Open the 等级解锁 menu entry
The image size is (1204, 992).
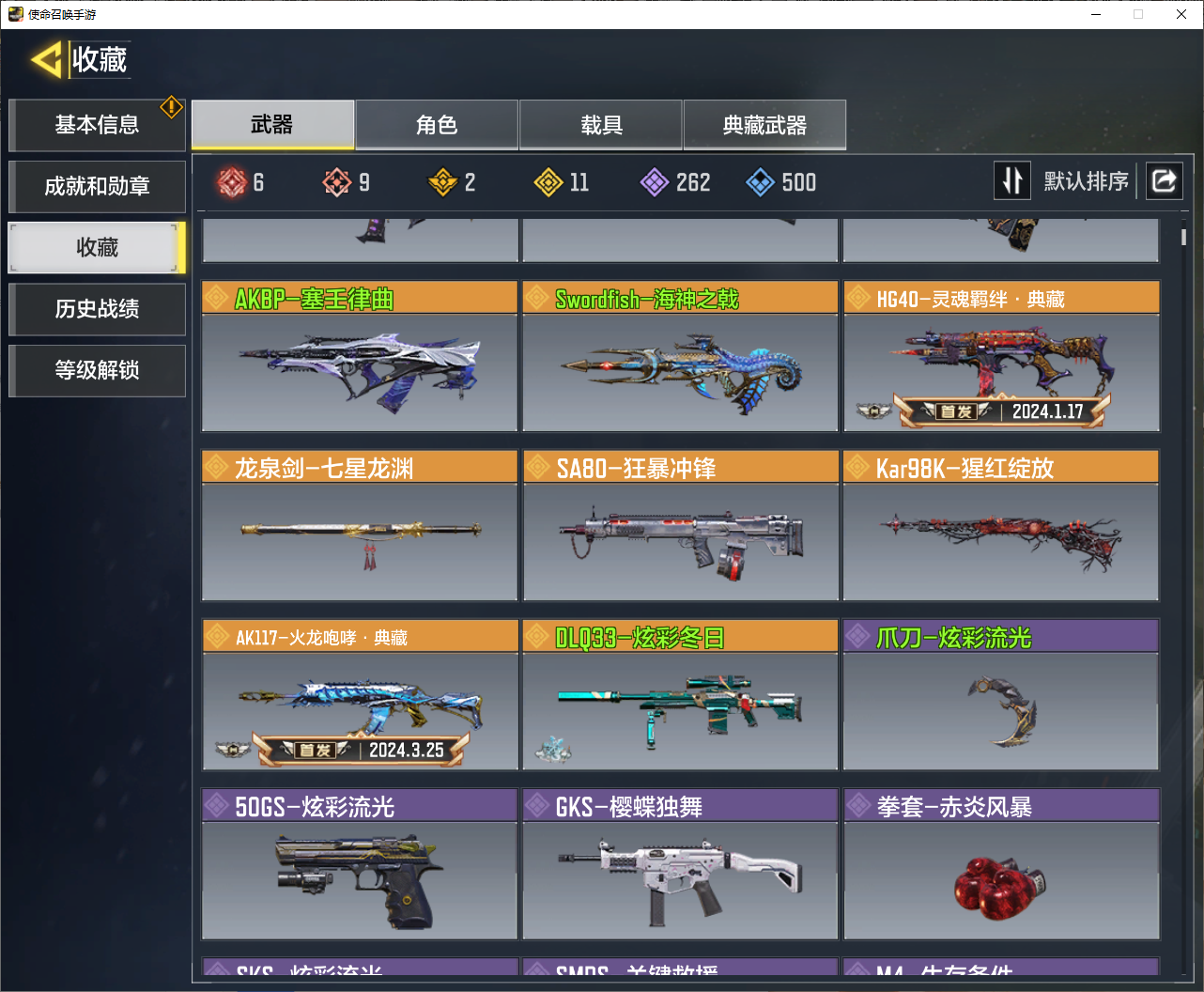pos(97,370)
